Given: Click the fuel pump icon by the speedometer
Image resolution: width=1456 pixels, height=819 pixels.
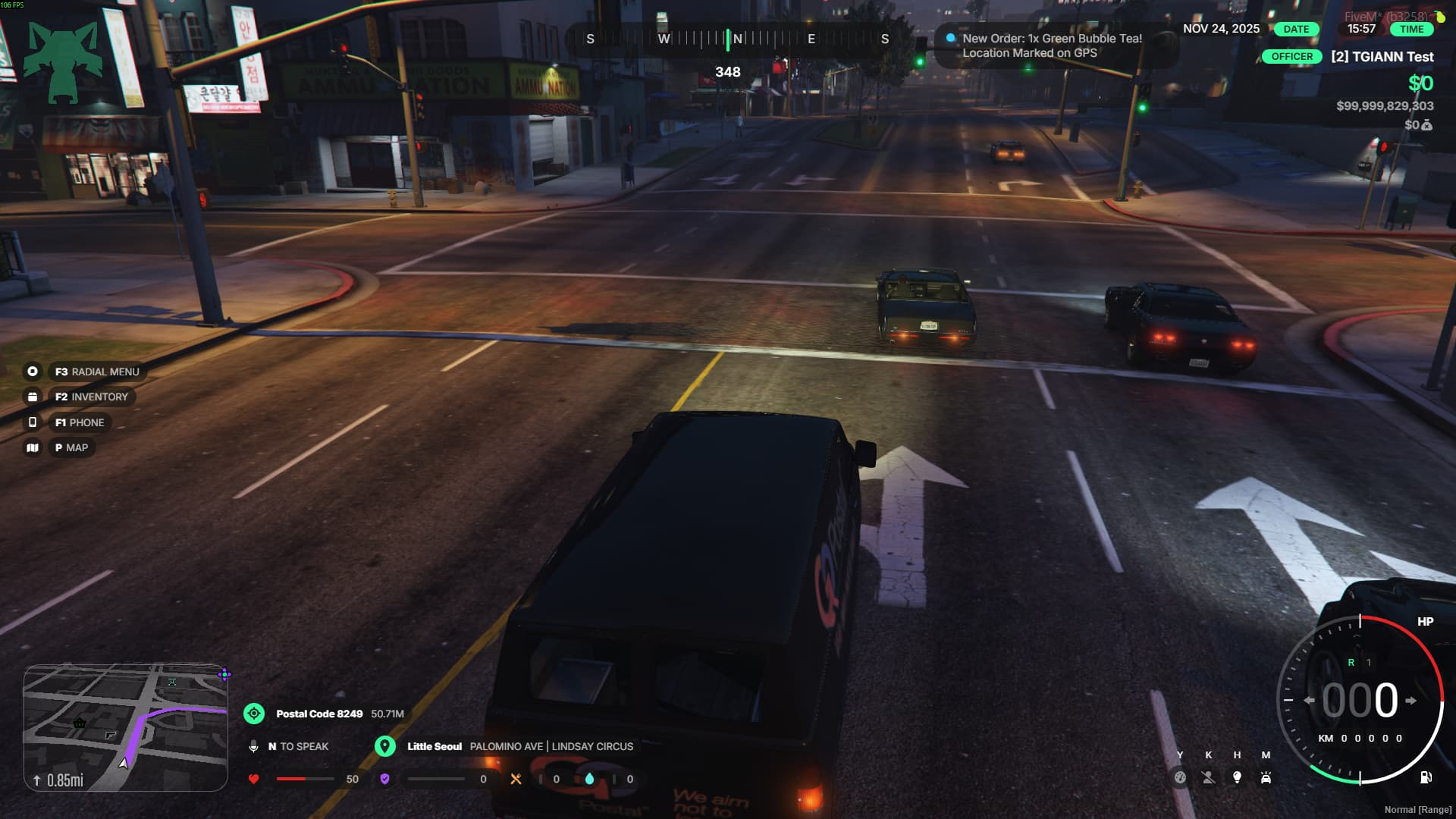Looking at the screenshot, I should point(1426,777).
